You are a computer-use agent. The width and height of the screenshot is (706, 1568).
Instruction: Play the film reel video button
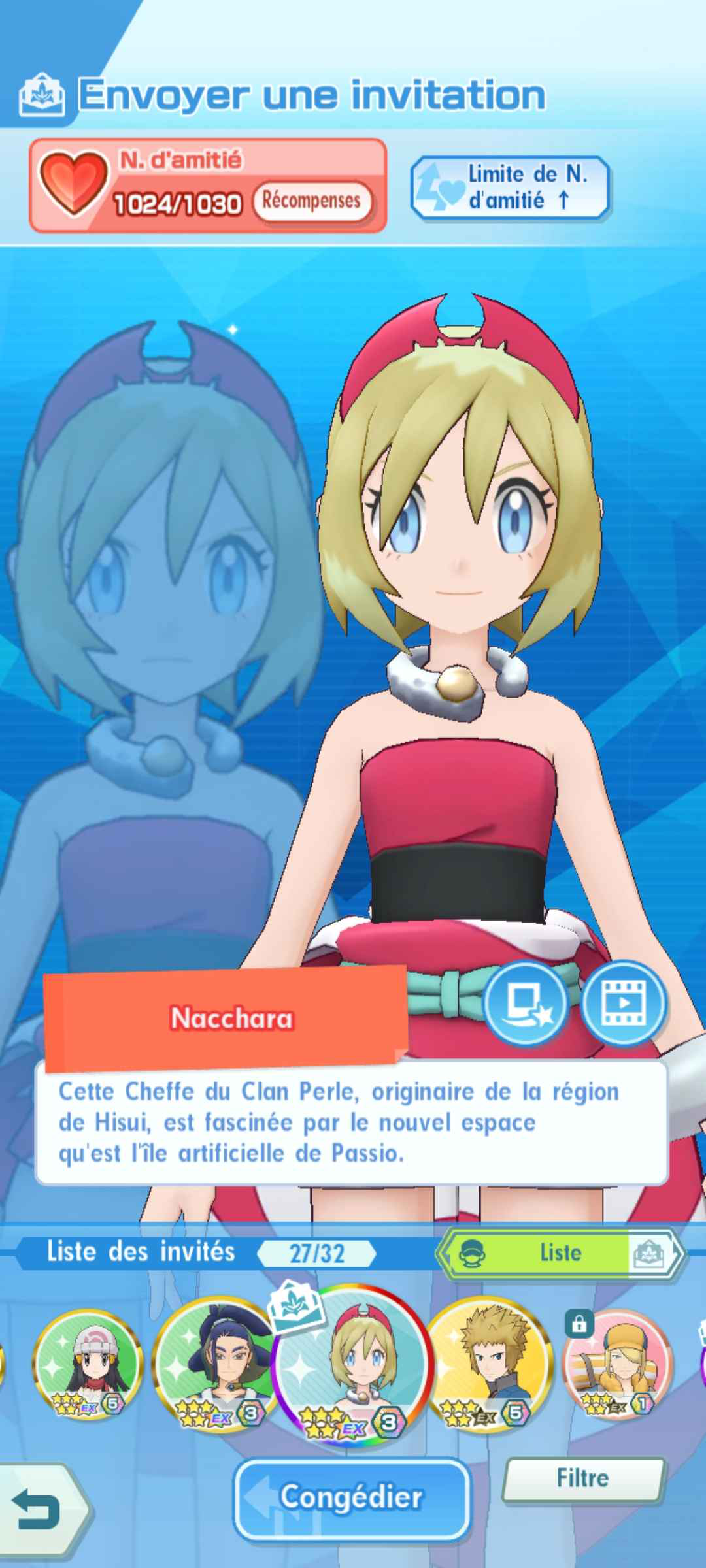(624, 1002)
